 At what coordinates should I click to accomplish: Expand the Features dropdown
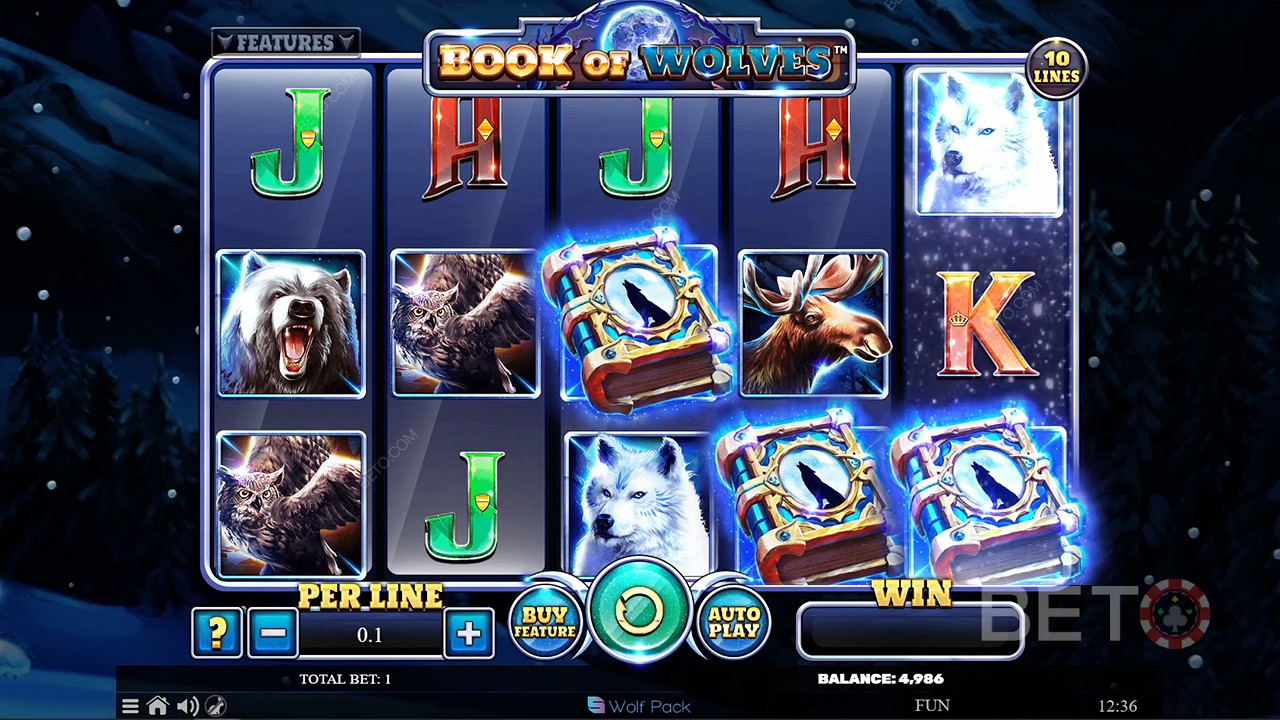click(285, 43)
